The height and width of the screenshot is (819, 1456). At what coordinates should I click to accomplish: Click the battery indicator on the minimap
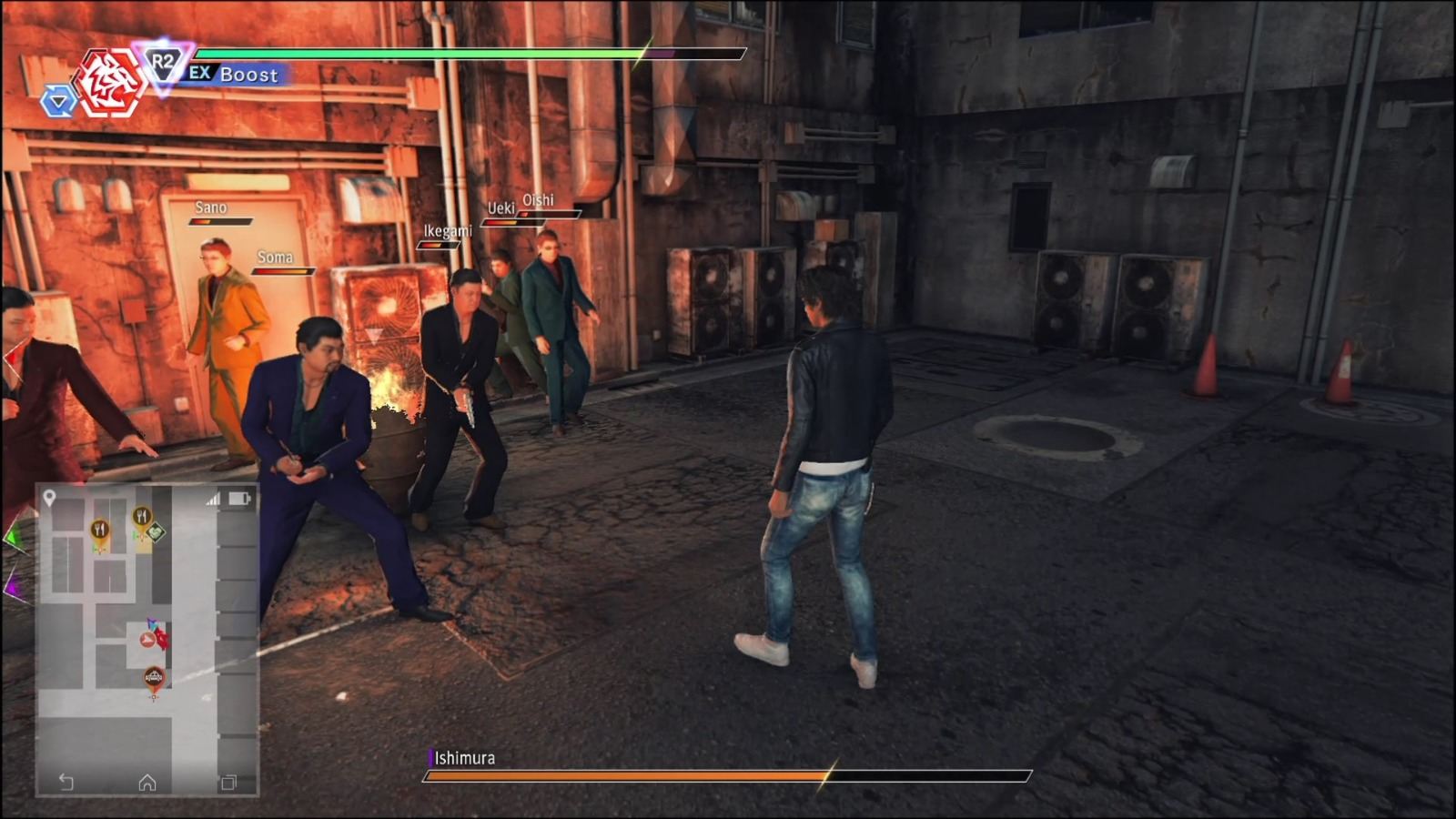pos(238,499)
